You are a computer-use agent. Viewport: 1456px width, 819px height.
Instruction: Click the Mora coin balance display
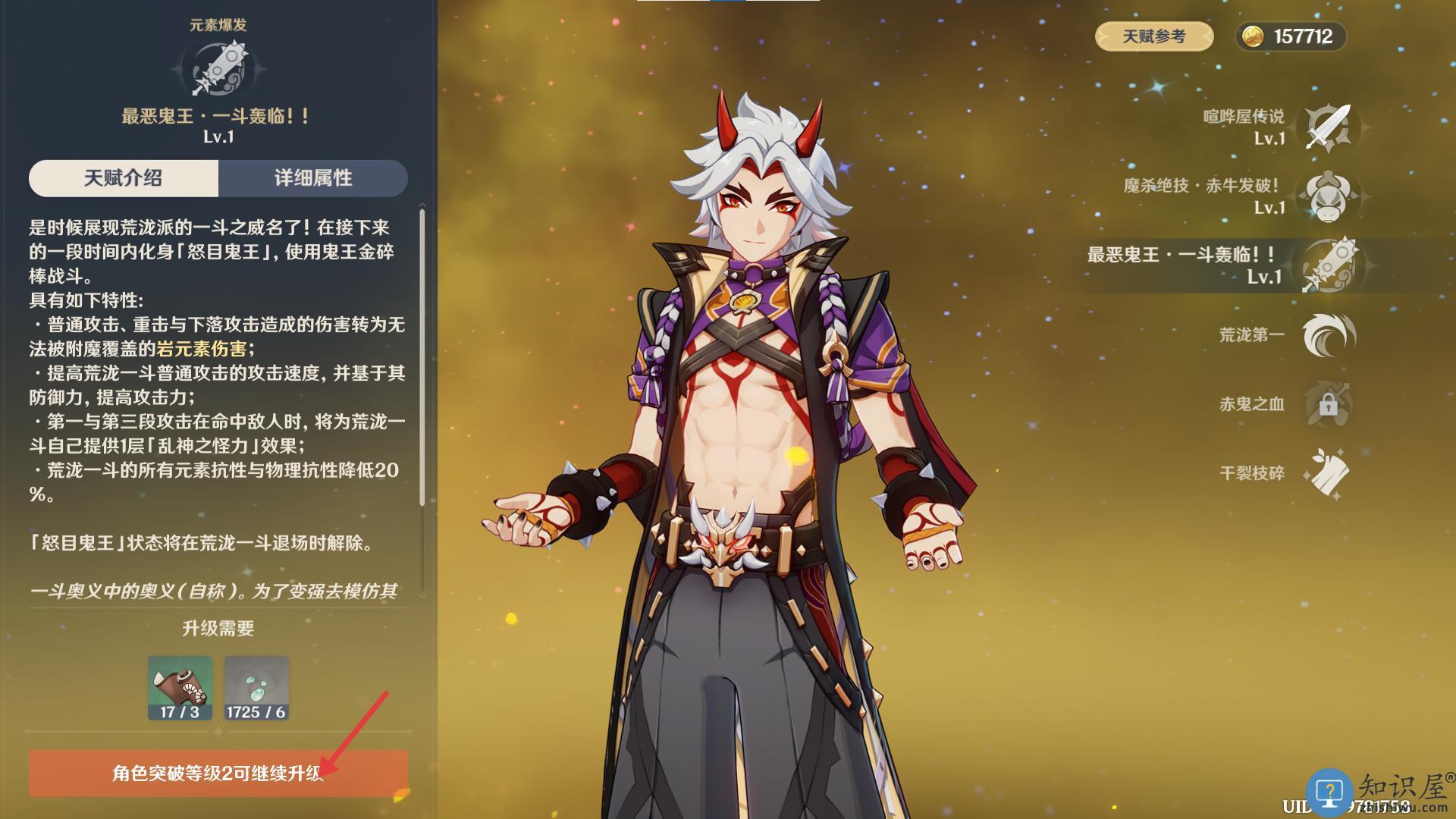(x=1291, y=36)
